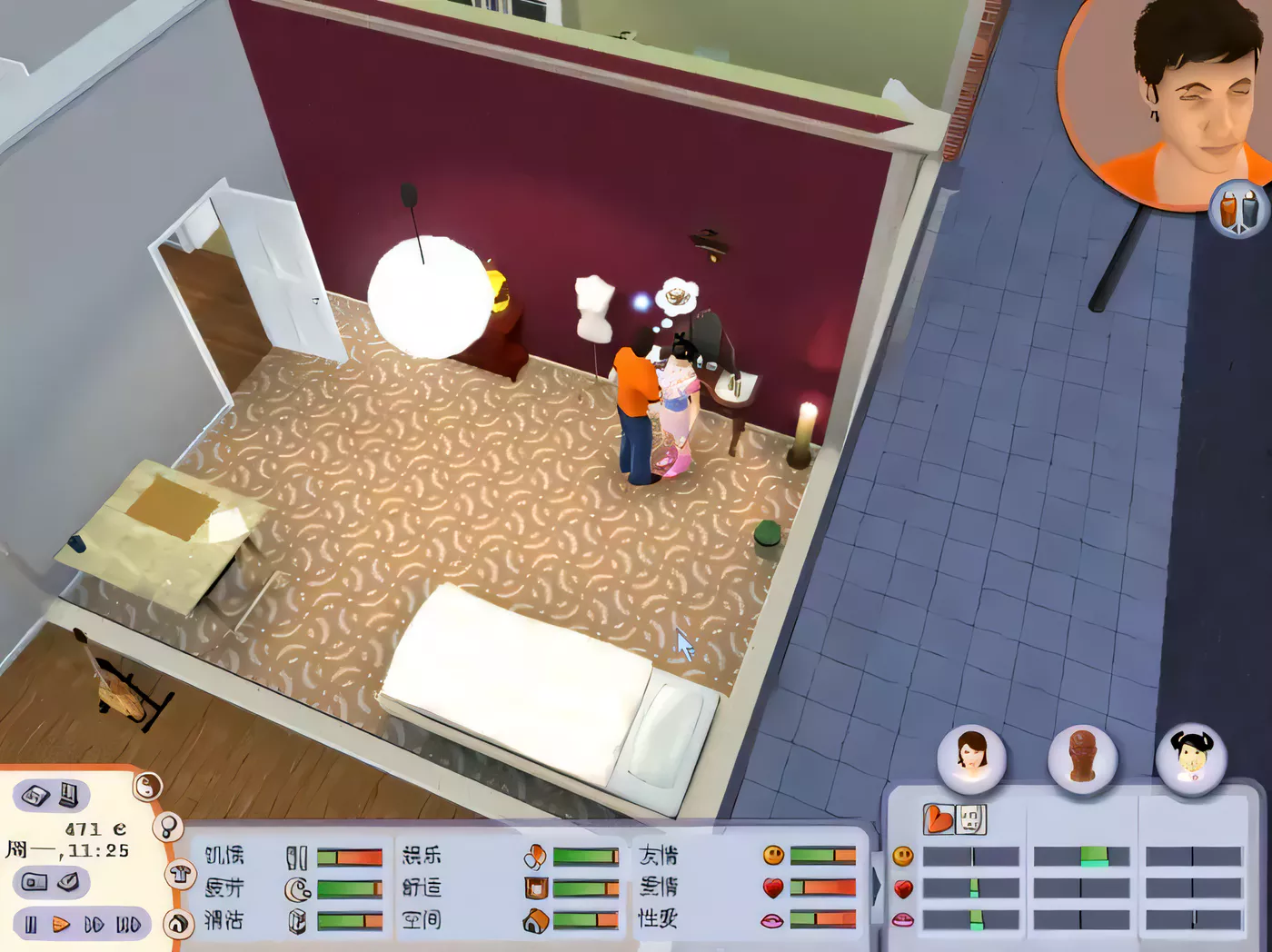Open the shirt tab
1272x952 pixels.
click(x=179, y=875)
